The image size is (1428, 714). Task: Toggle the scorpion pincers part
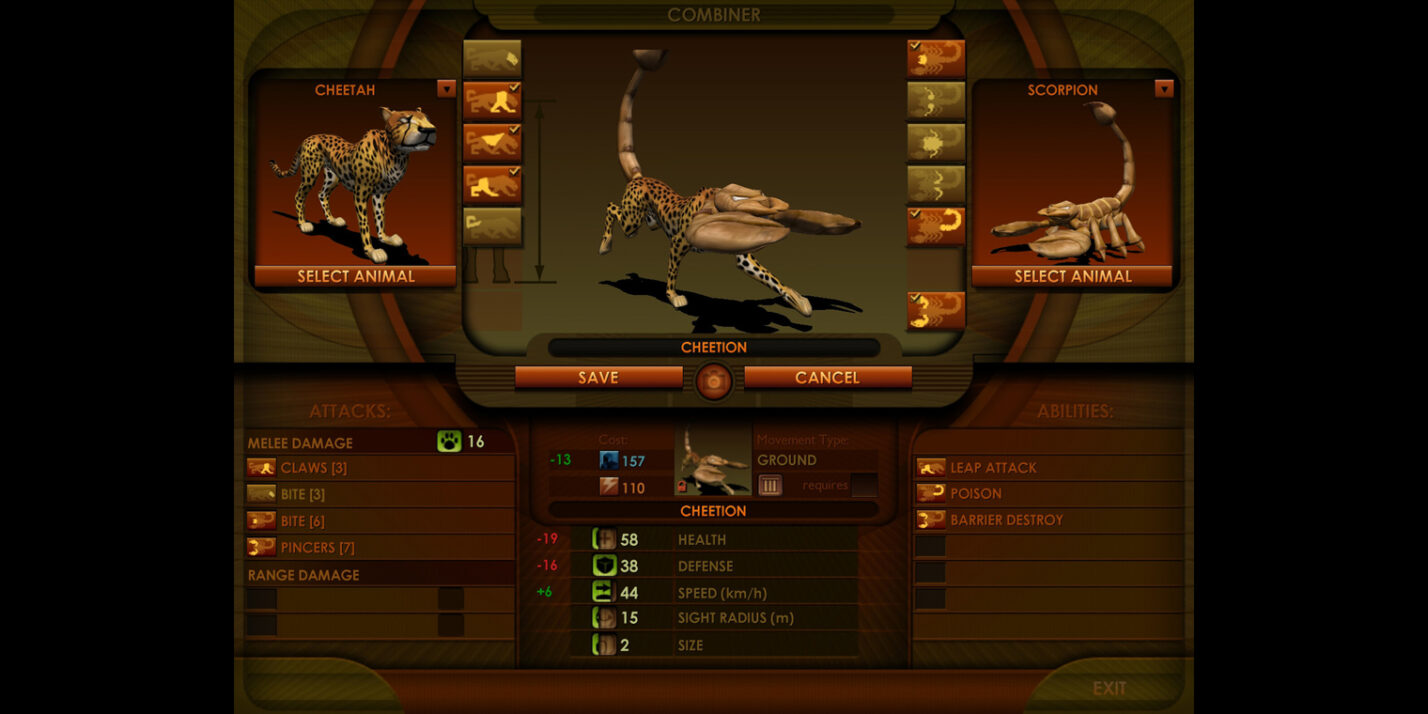coord(936,310)
